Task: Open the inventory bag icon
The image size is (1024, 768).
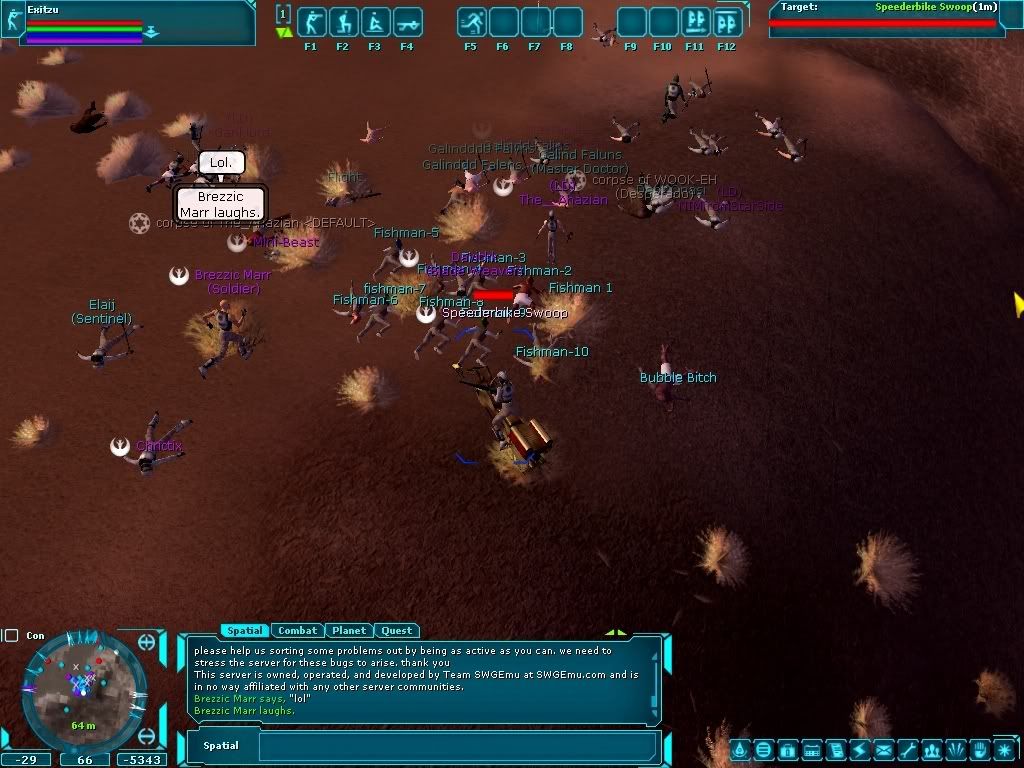Action: tap(787, 749)
